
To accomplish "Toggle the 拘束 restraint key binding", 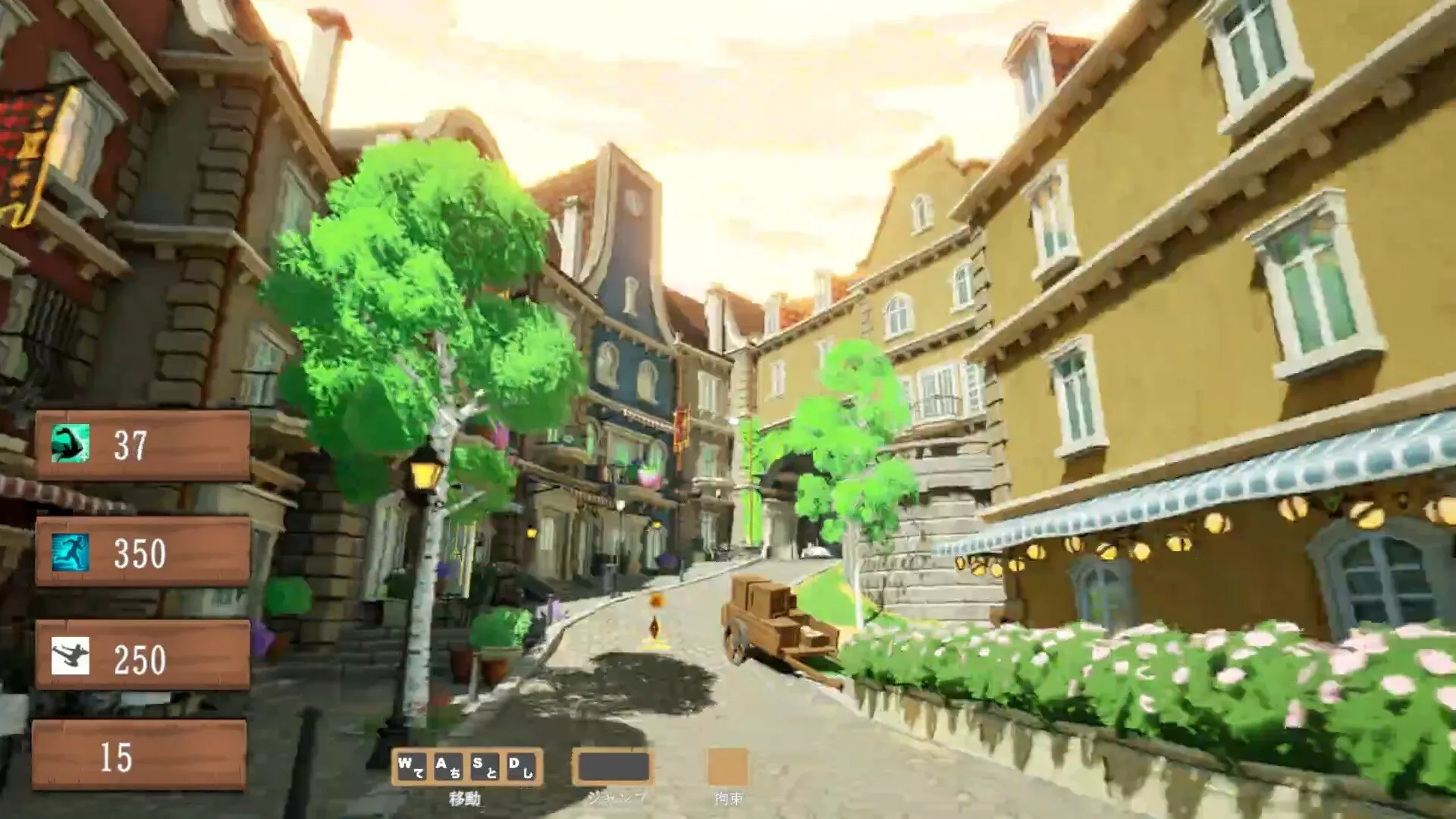I will [727, 768].
